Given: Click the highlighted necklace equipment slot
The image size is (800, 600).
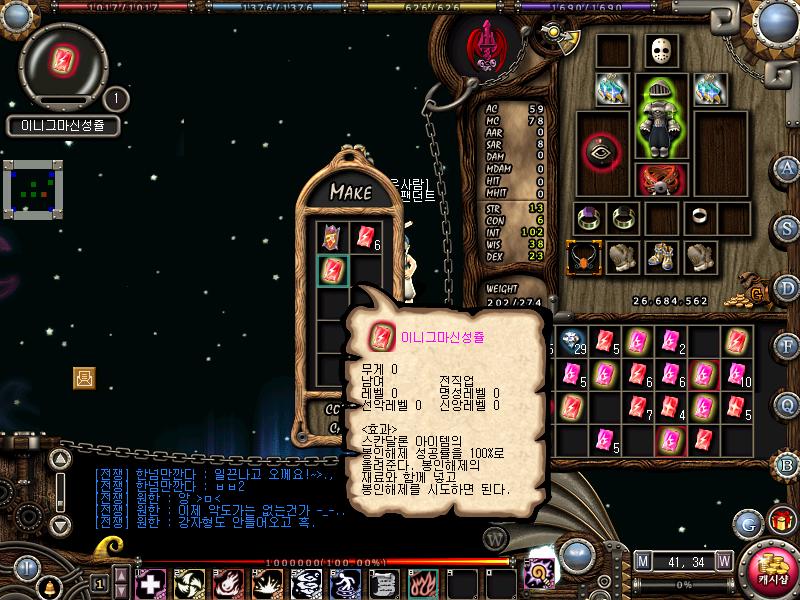Looking at the screenshot, I should pos(584,256).
